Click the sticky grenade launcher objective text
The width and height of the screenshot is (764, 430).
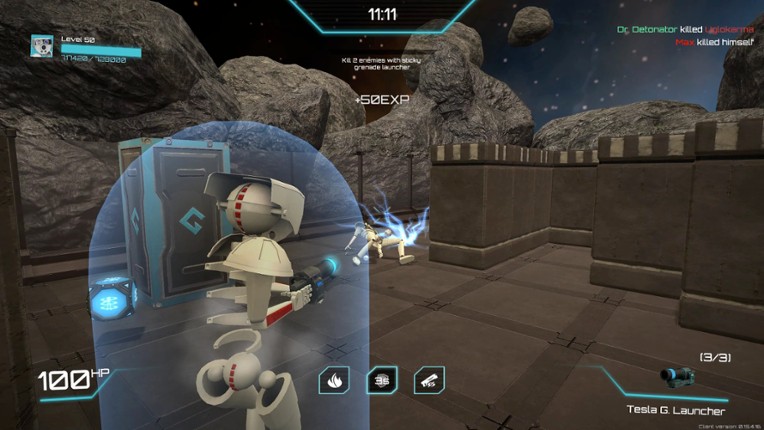381,65
